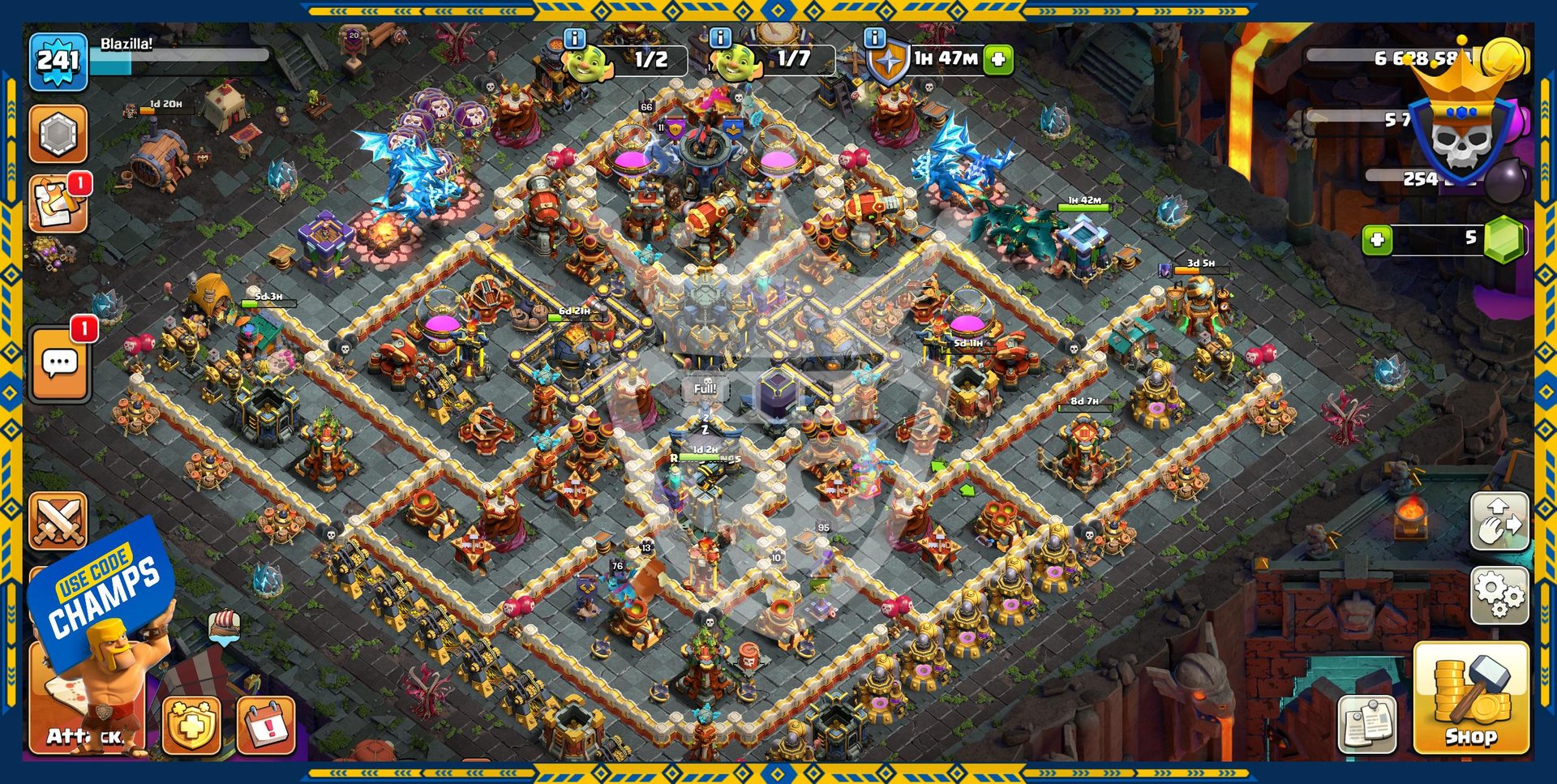Open the layout editor hand button
The height and width of the screenshot is (784, 1557).
[1499, 521]
